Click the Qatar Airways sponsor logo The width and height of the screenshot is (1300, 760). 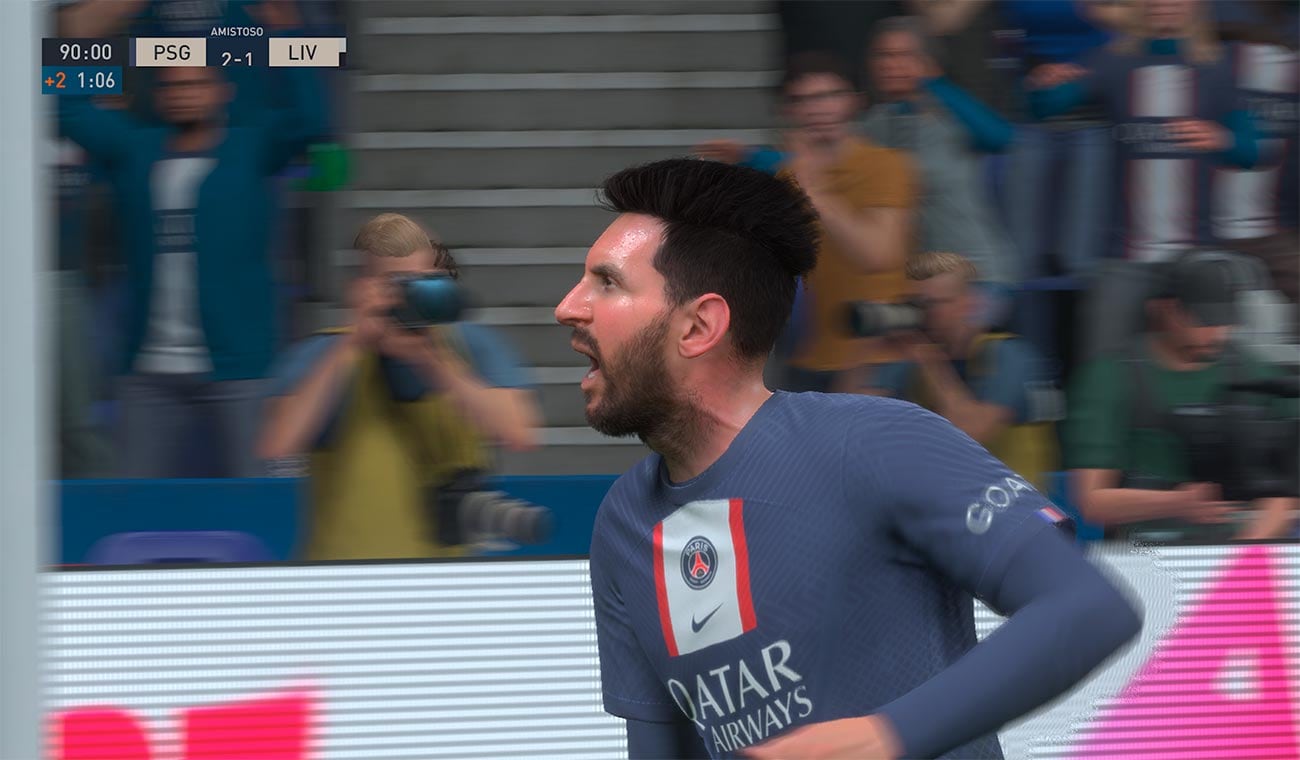pyautogui.click(x=742, y=697)
